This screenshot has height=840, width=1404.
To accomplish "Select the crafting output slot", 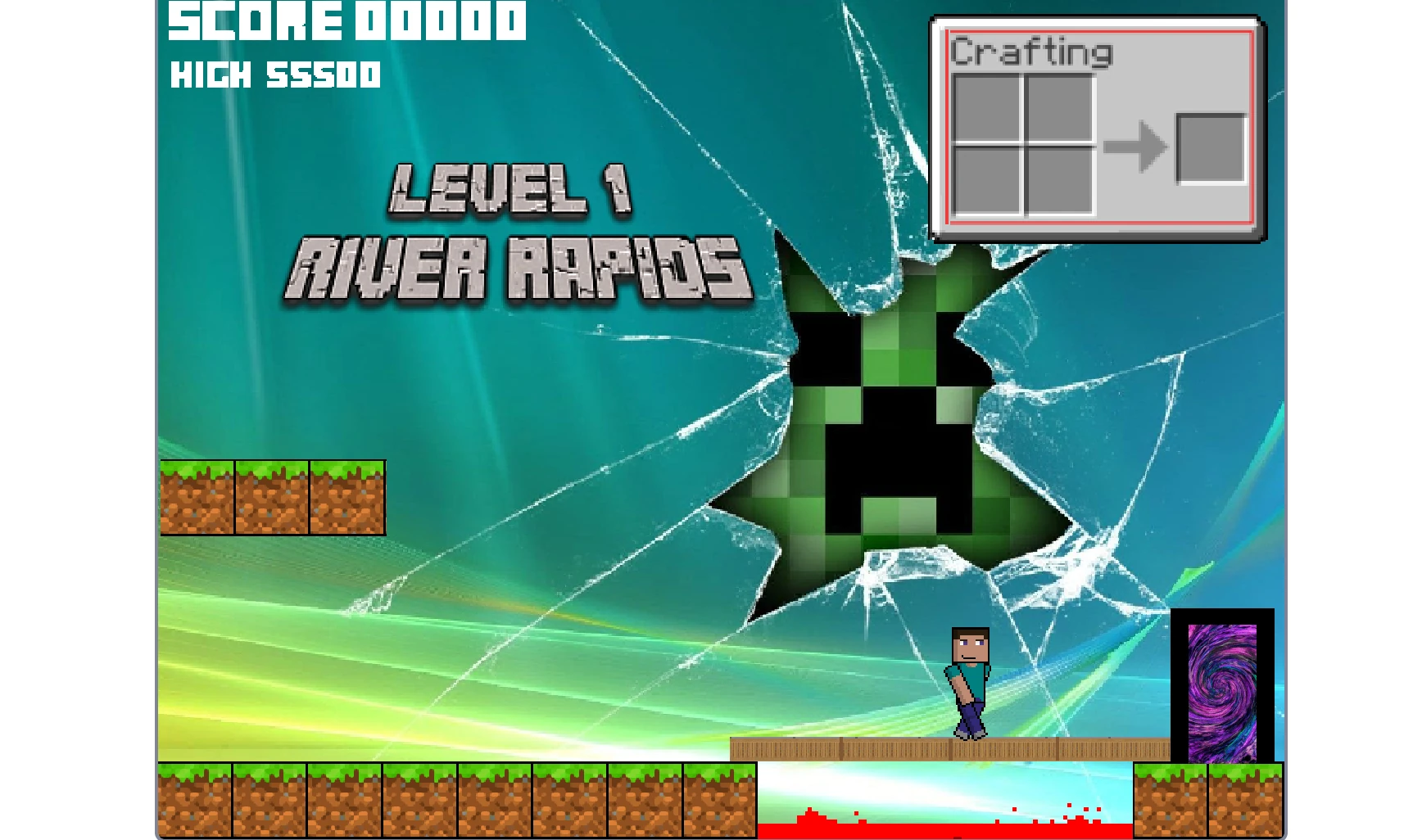I will click(1208, 150).
